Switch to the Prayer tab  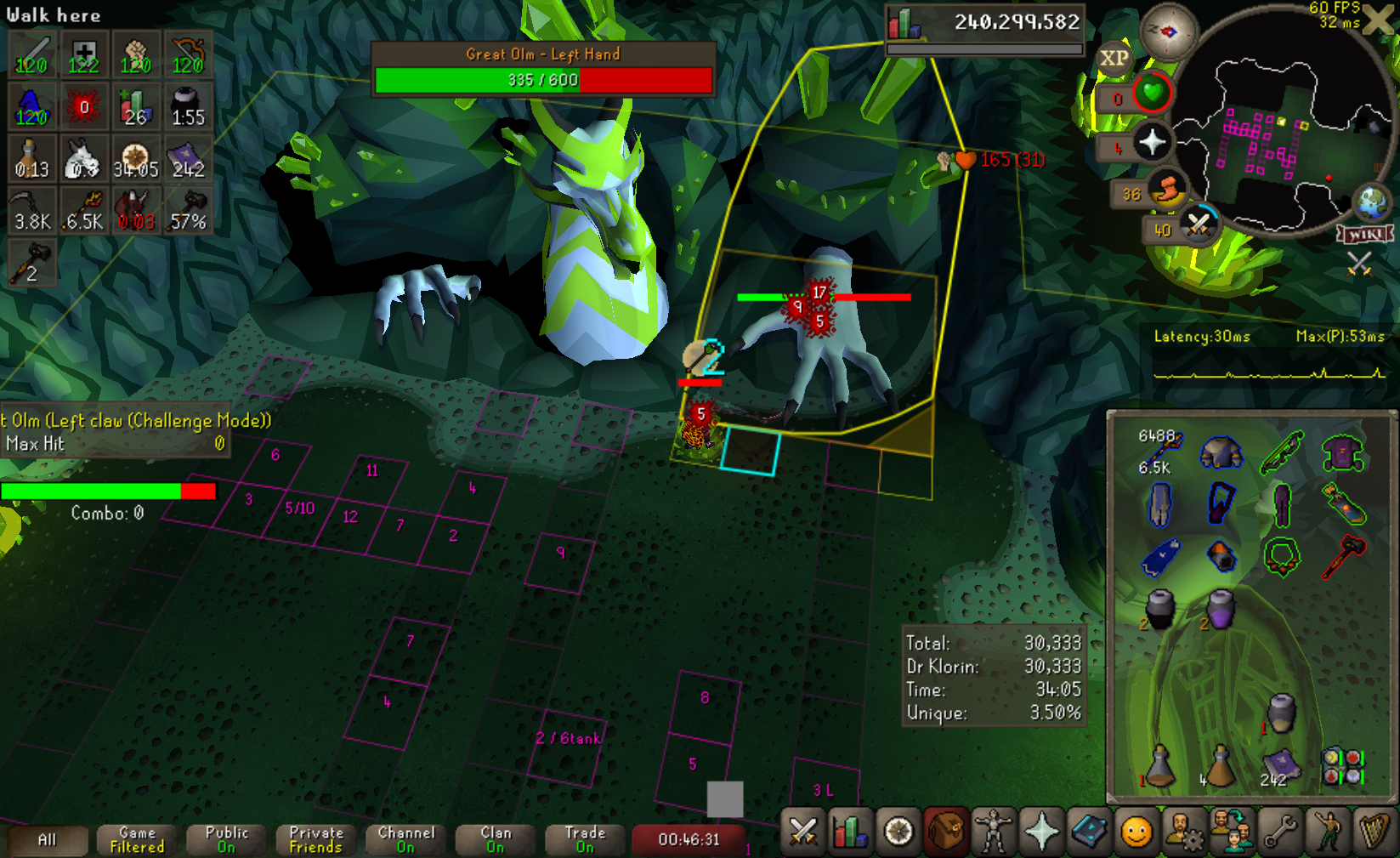1041,832
